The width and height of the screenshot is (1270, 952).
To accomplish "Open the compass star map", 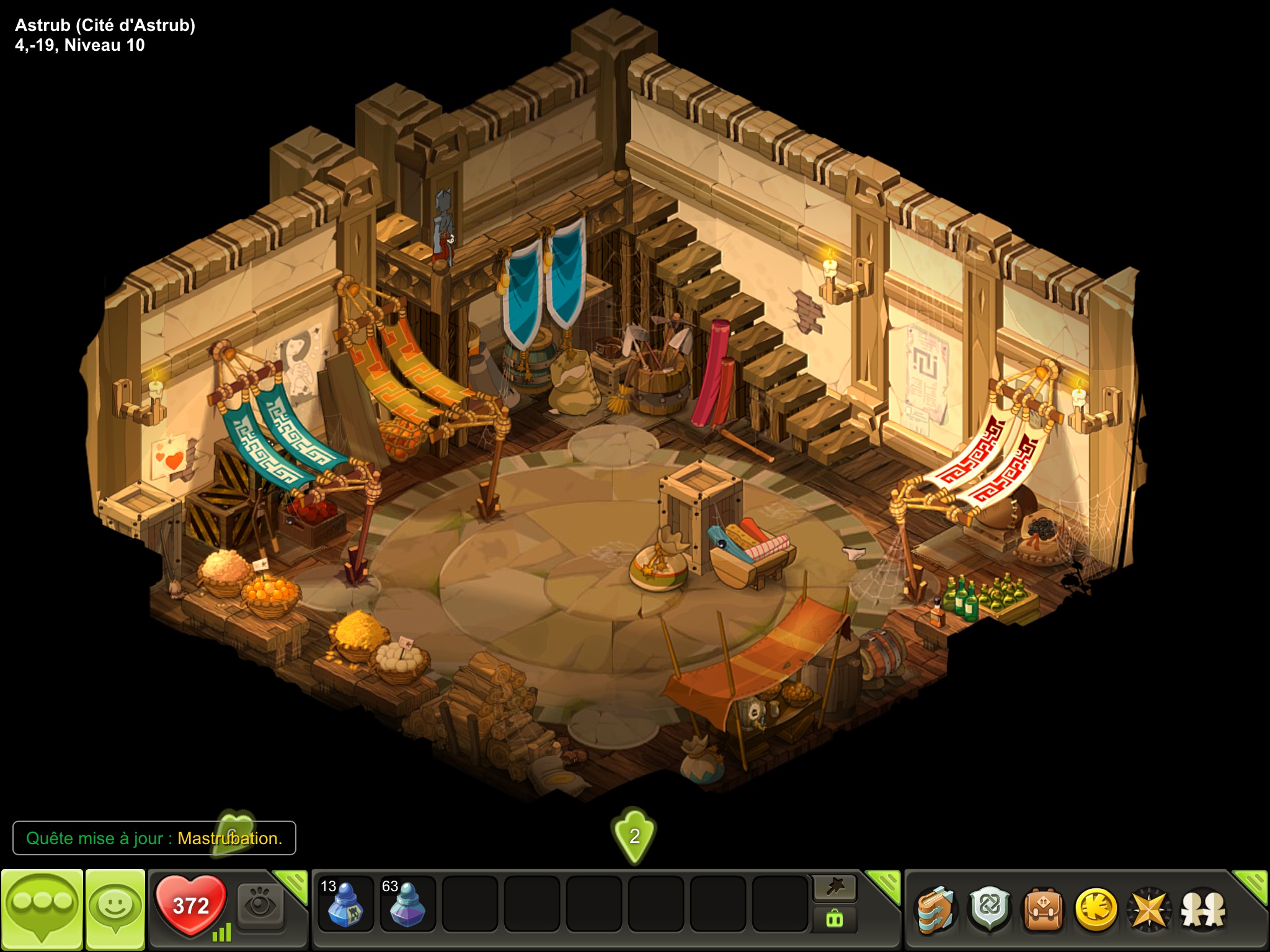I will point(1149,910).
